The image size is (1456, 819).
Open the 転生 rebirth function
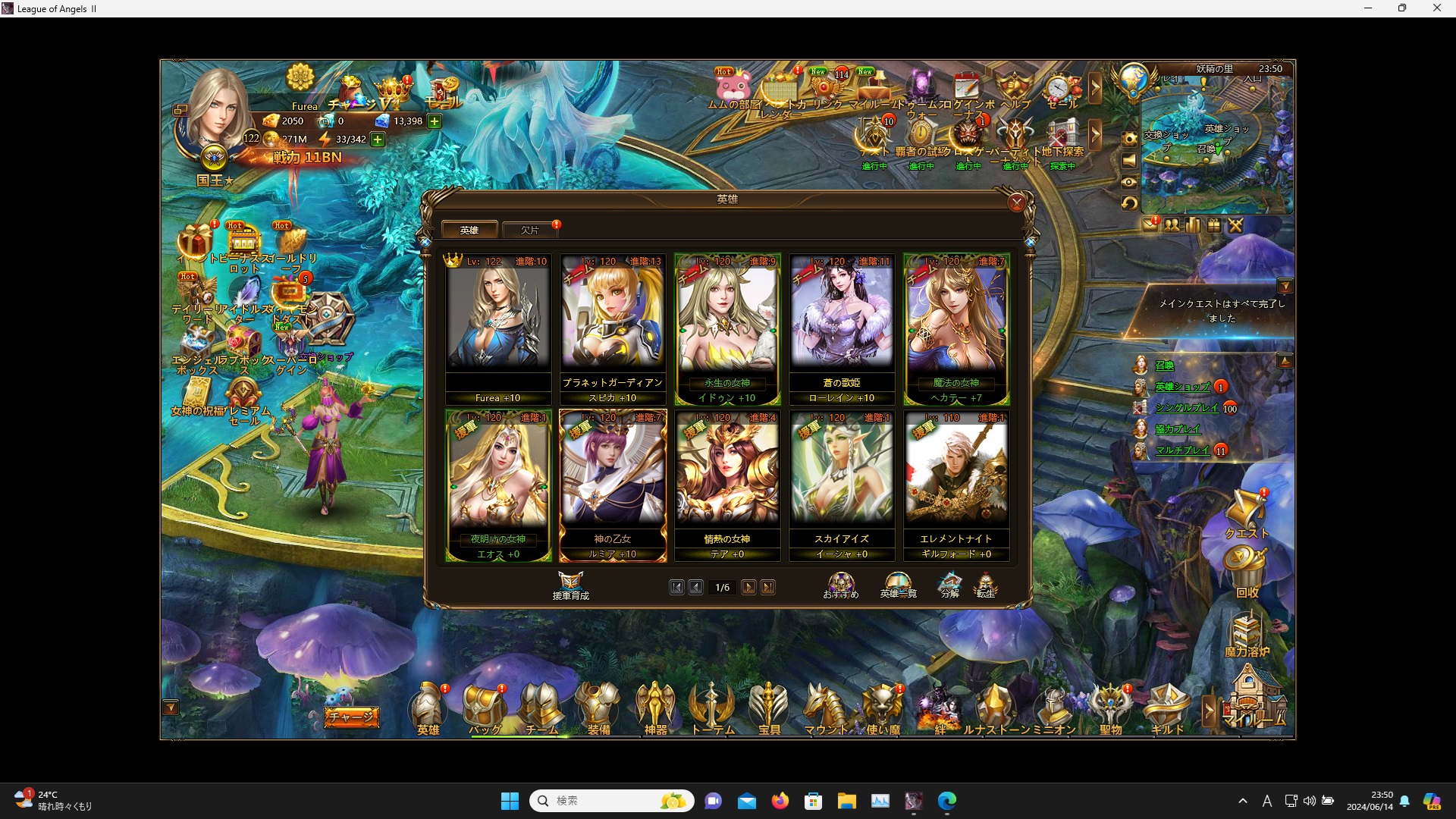(985, 585)
